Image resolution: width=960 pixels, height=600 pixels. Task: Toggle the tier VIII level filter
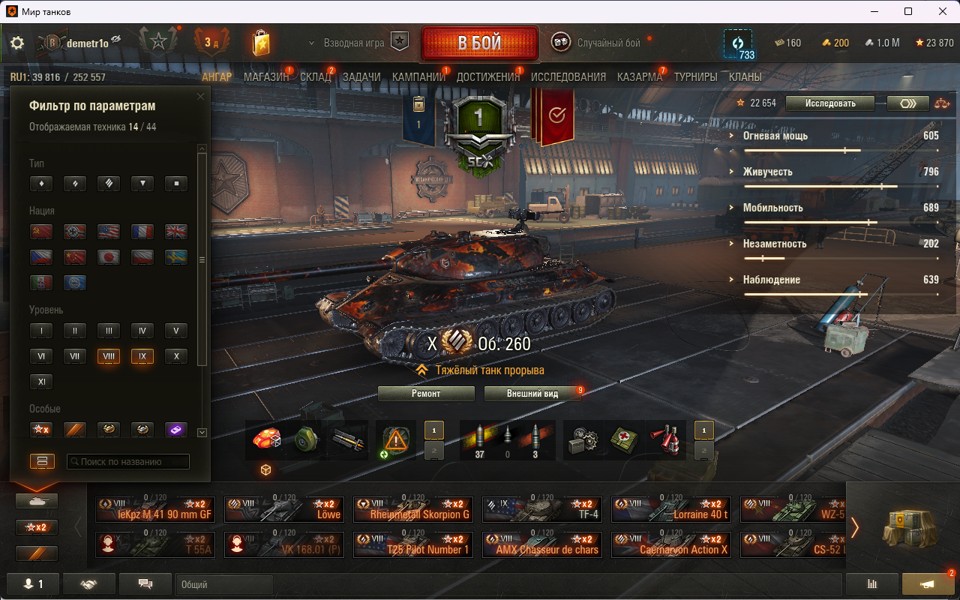tap(108, 356)
